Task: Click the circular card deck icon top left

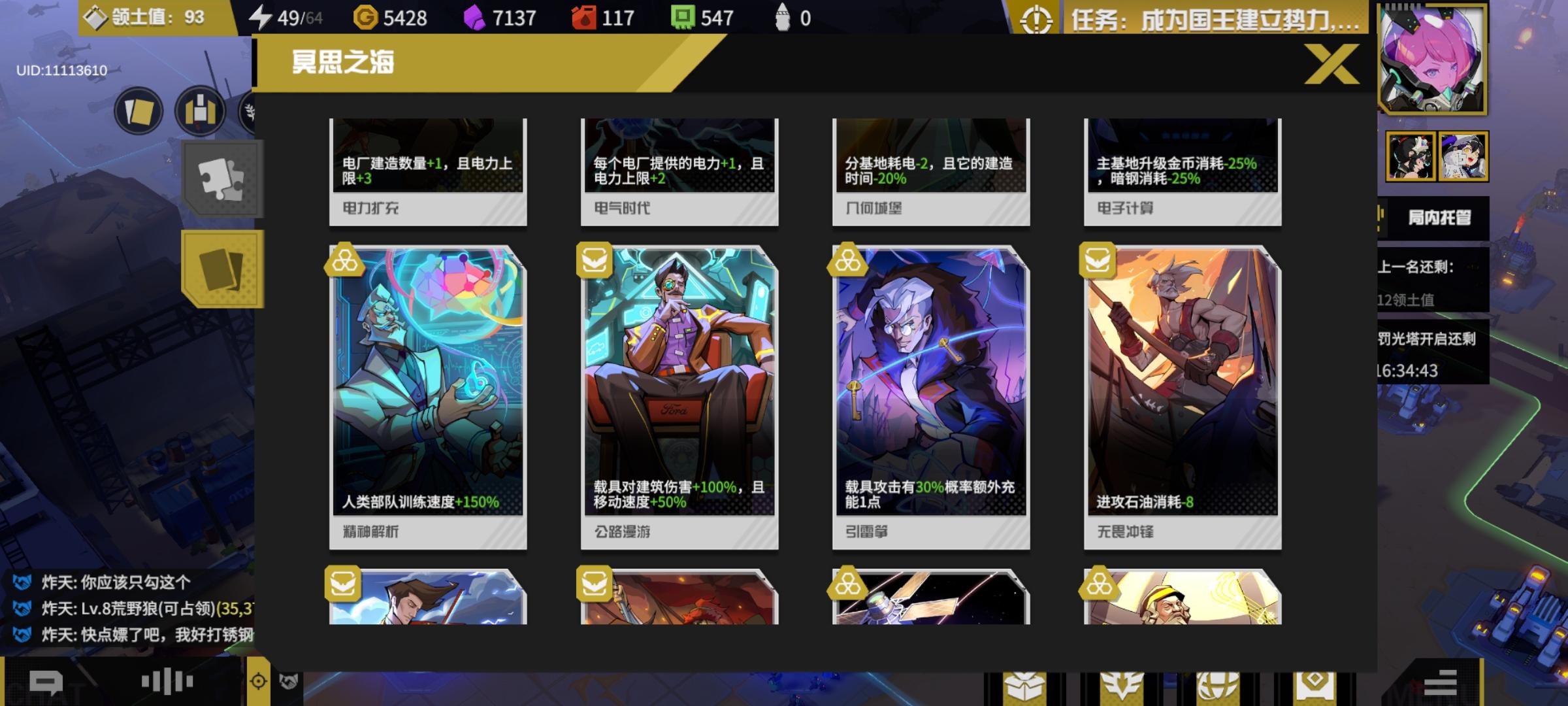Action: point(137,110)
